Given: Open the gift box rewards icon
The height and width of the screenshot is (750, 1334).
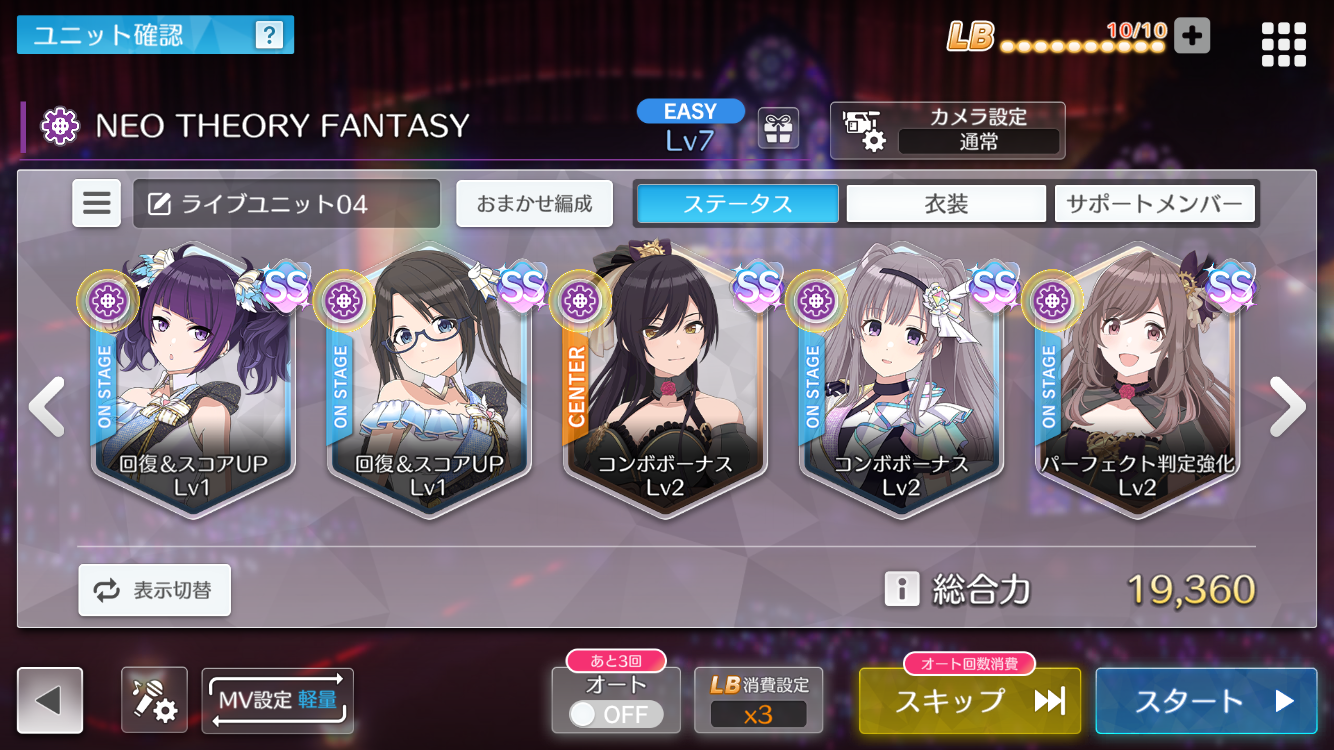Looking at the screenshot, I should 778,128.
